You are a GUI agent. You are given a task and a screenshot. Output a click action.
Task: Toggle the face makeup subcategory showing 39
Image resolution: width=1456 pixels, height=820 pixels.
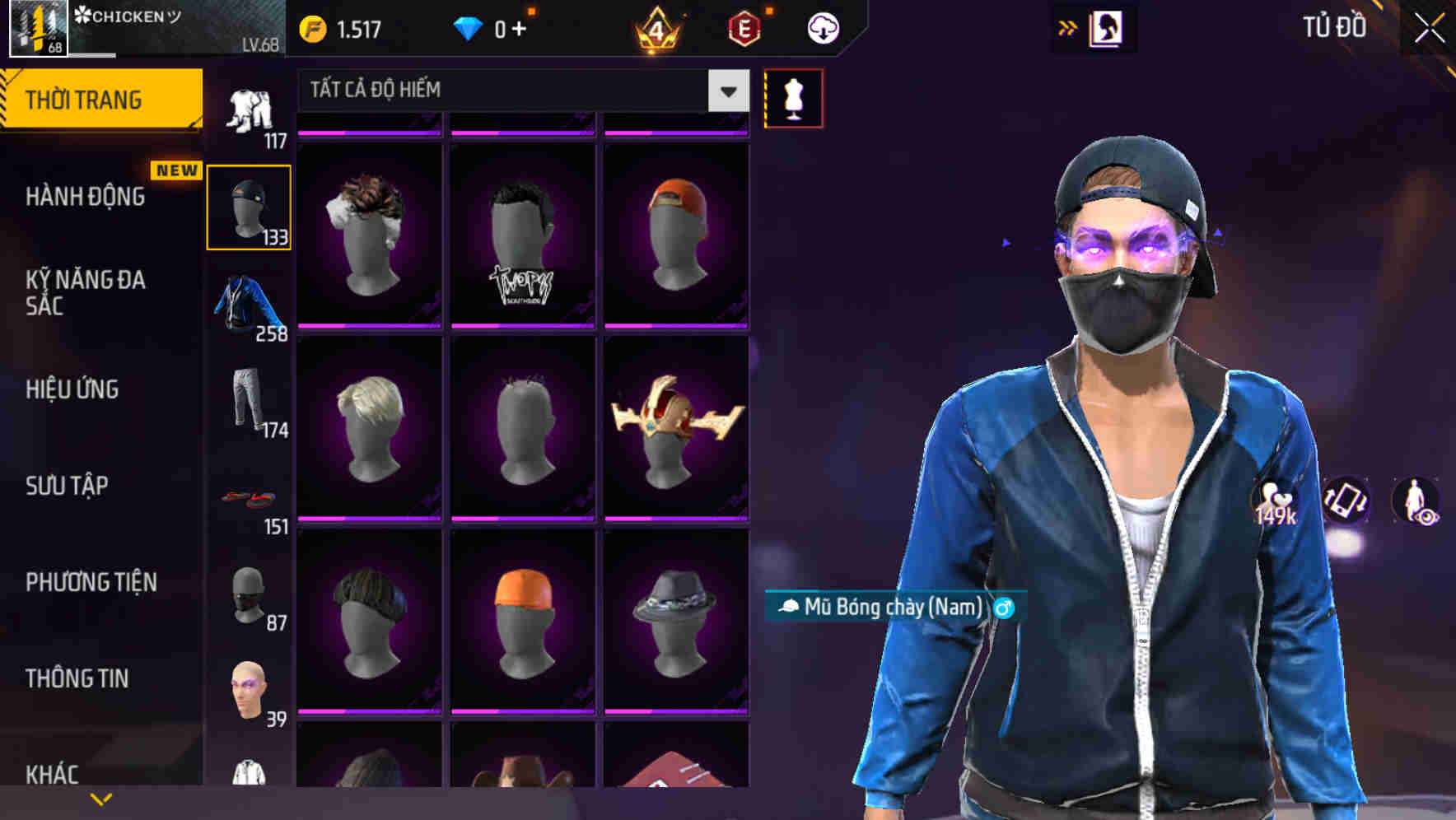[x=249, y=687]
